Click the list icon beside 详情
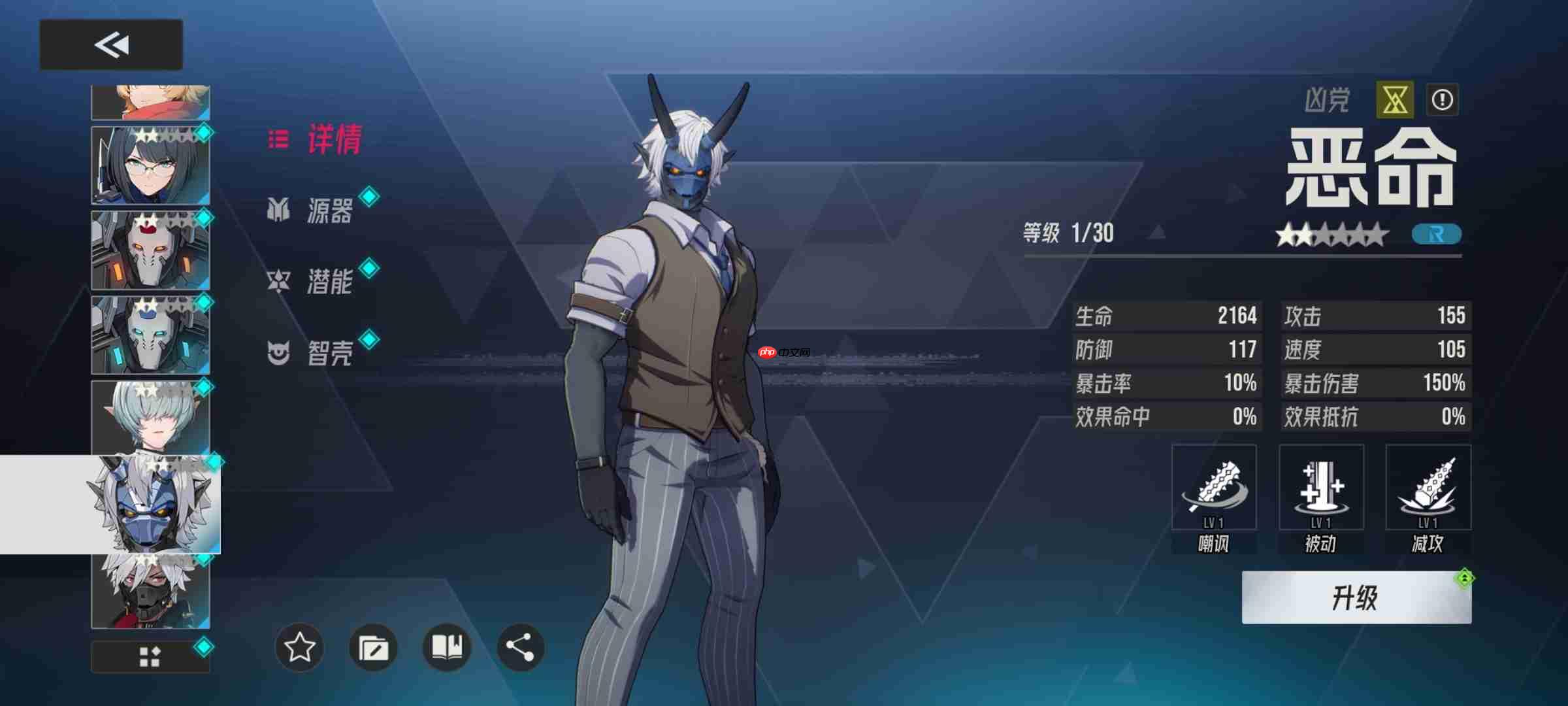 tap(278, 141)
